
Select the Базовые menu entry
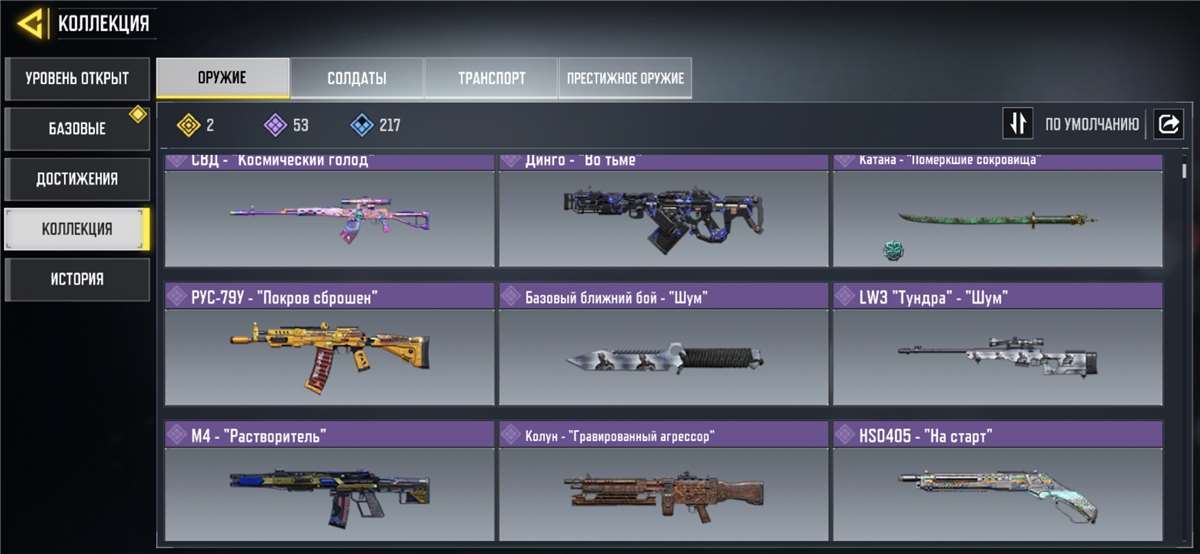(x=77, y=129)
